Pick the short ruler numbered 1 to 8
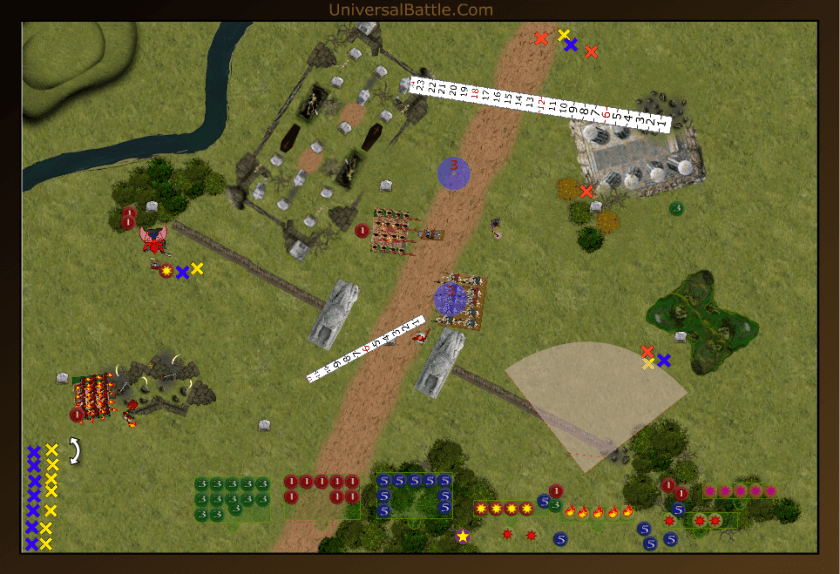Viewport: 840px width, 574px height. tap(366, 349)
